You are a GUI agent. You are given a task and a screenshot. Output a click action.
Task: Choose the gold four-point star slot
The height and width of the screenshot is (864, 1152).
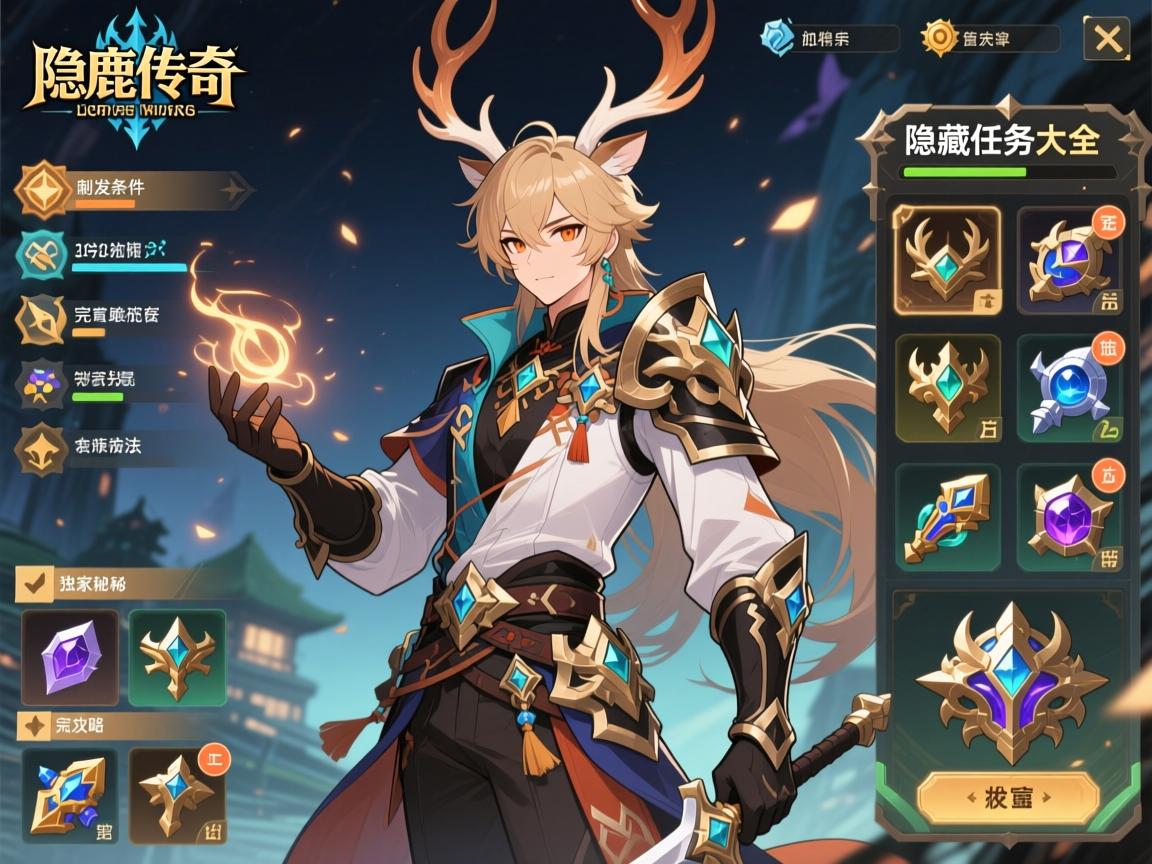pos(177,796)
